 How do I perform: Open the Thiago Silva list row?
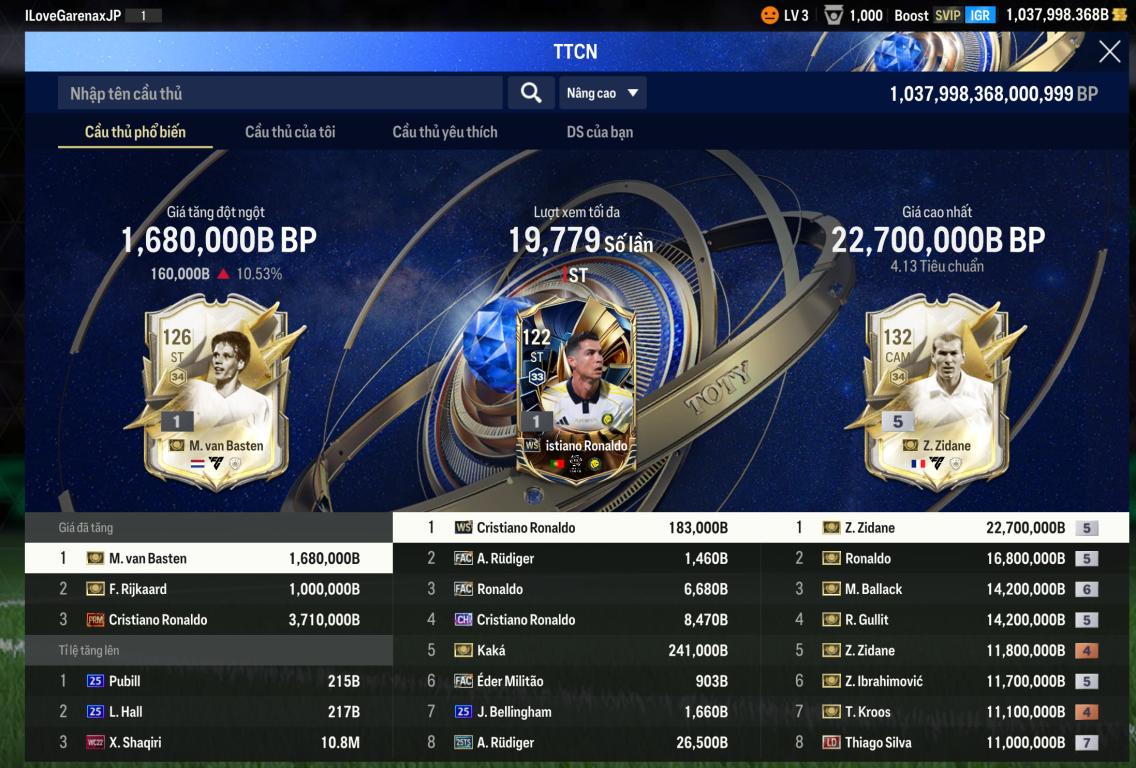pyautogui.click(x=945, y=742)
